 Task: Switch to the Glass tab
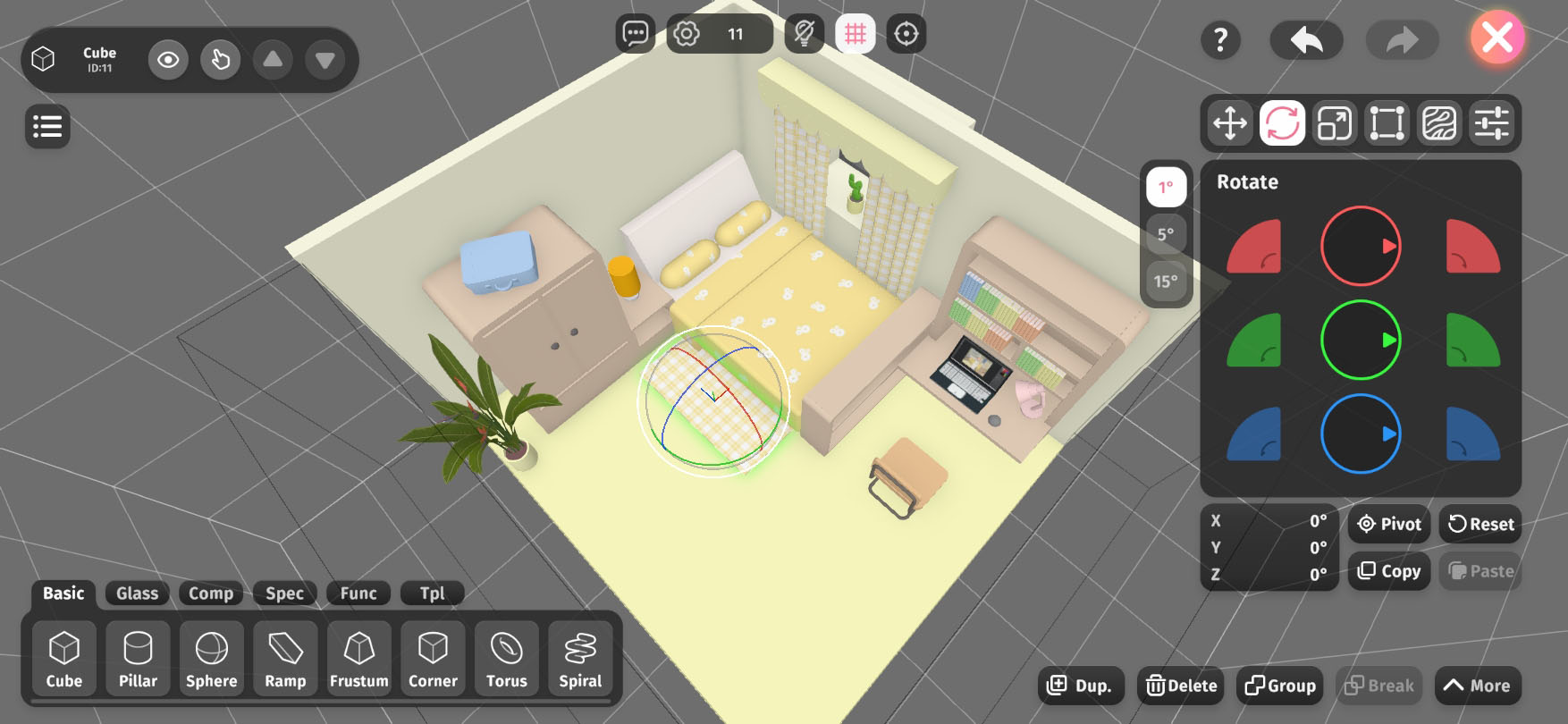[137, 594]
